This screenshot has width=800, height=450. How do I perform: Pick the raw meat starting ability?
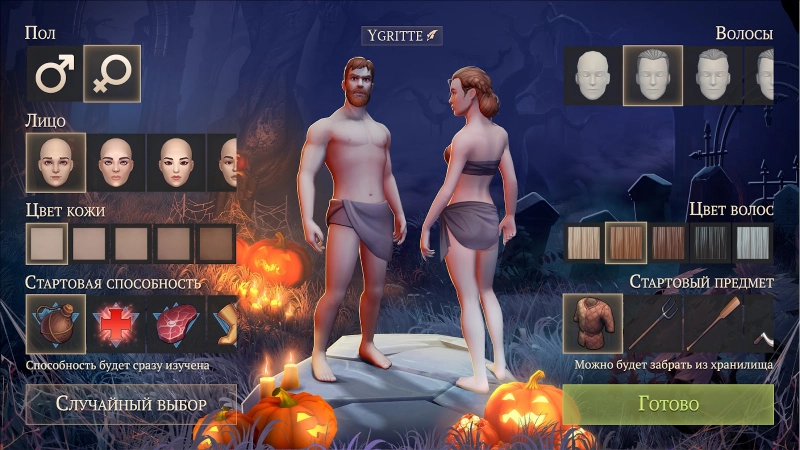pyautogui.click(x=175, y=323)
